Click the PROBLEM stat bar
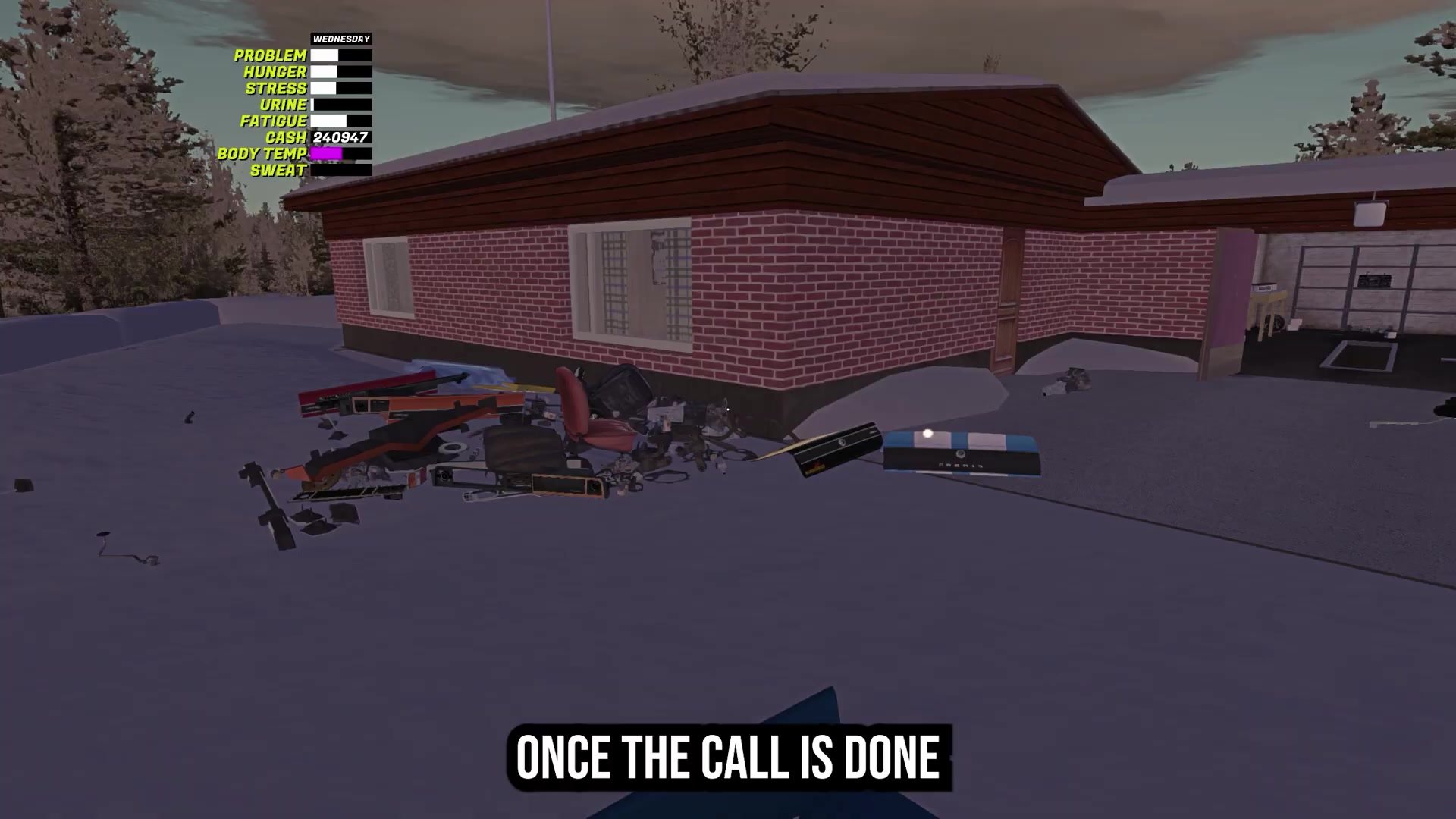 point(340,56)
